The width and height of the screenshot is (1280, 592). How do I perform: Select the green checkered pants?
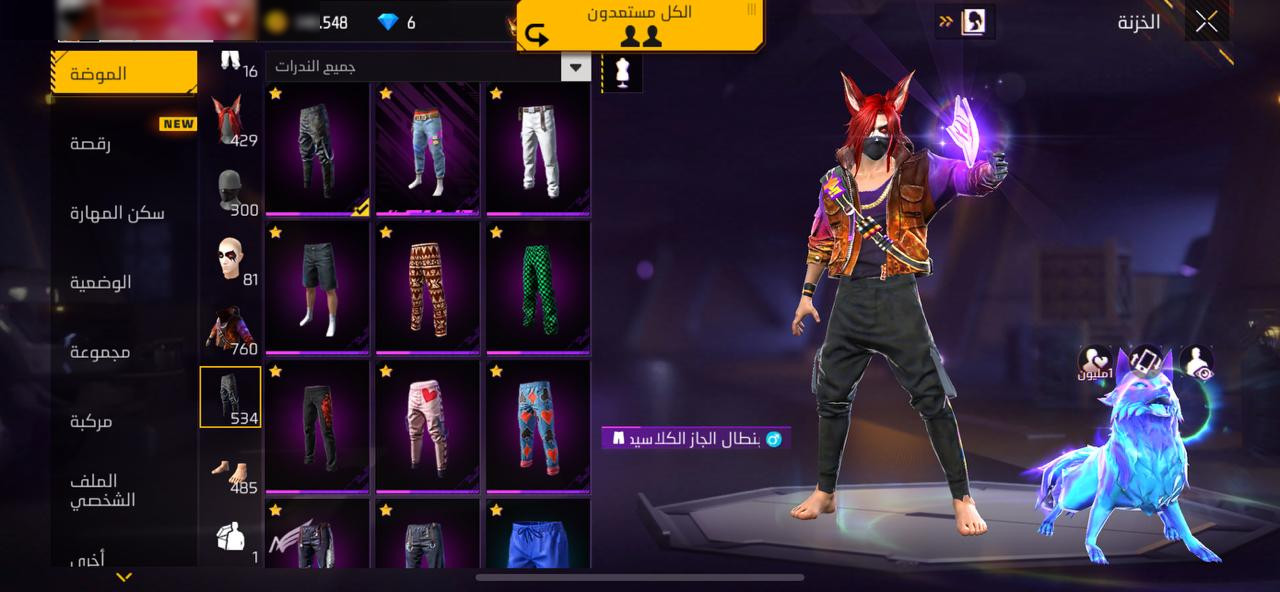click(538, 287)
